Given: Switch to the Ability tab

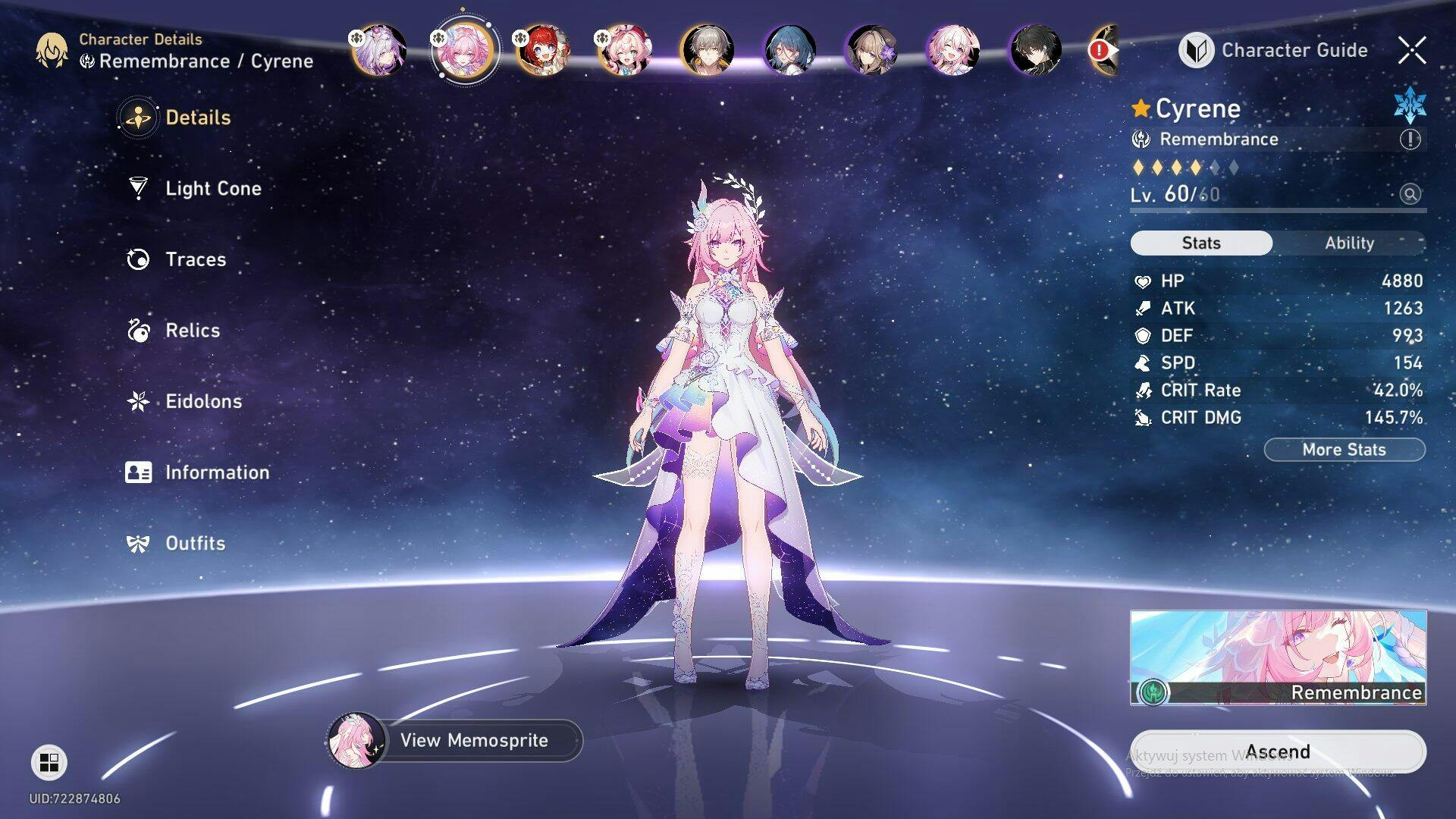Looking at the screenshot, I should point(1349,243).
